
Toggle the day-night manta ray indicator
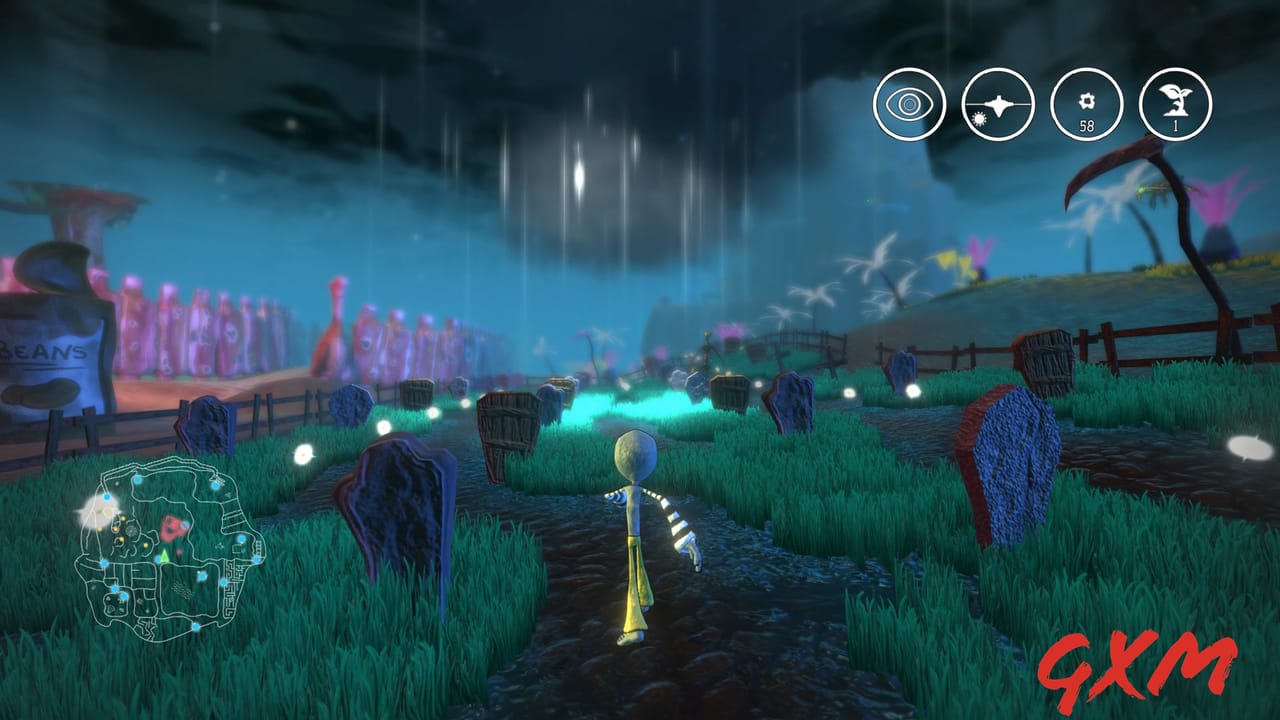[995, 104]
